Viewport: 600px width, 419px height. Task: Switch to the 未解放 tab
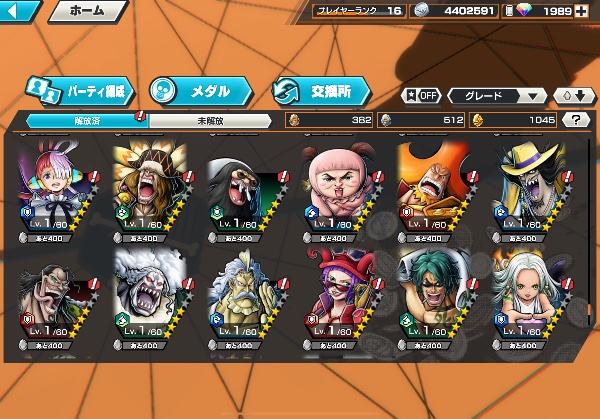(x=208, y=119)
